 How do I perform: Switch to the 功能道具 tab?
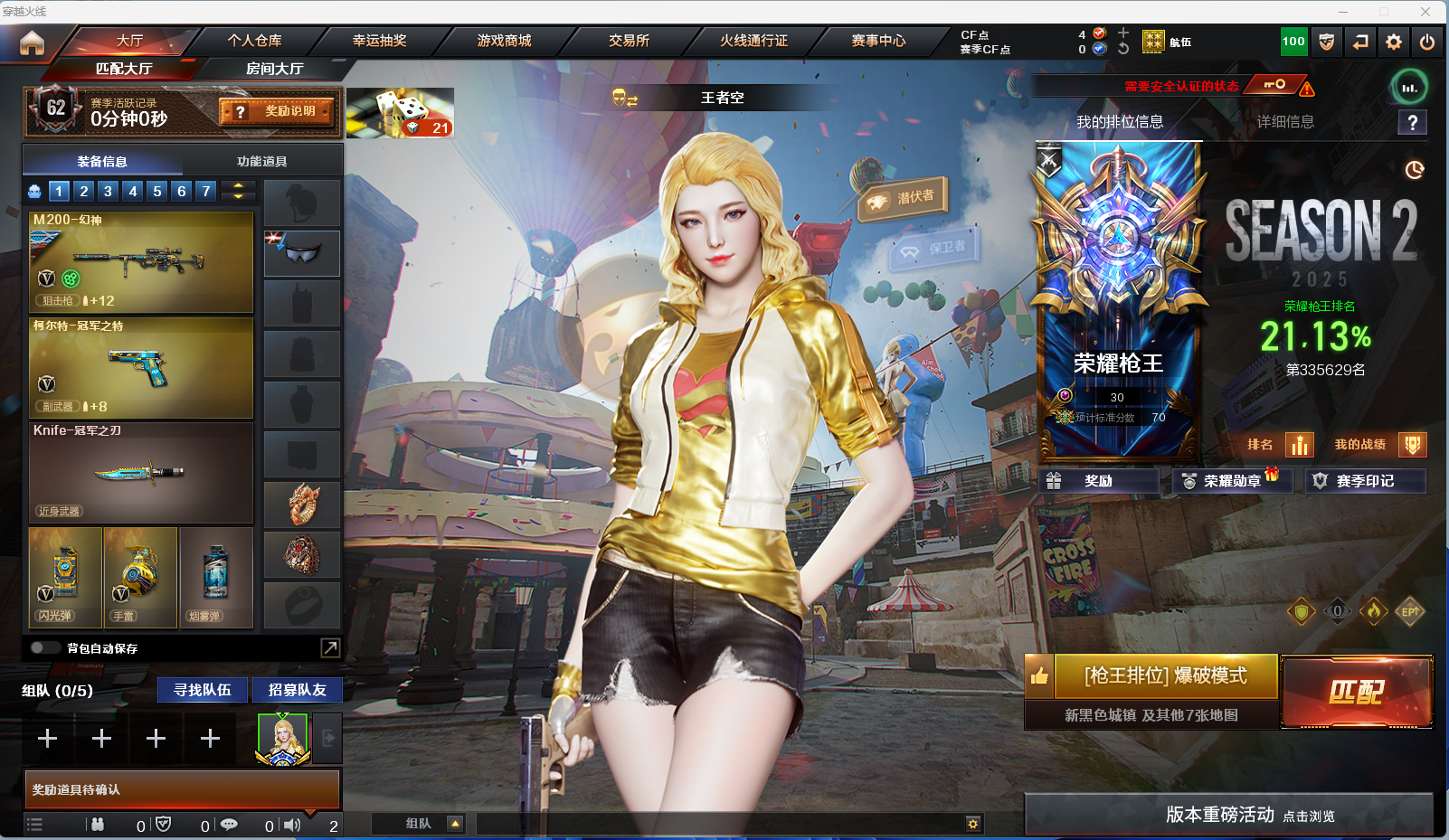point(261,161)
